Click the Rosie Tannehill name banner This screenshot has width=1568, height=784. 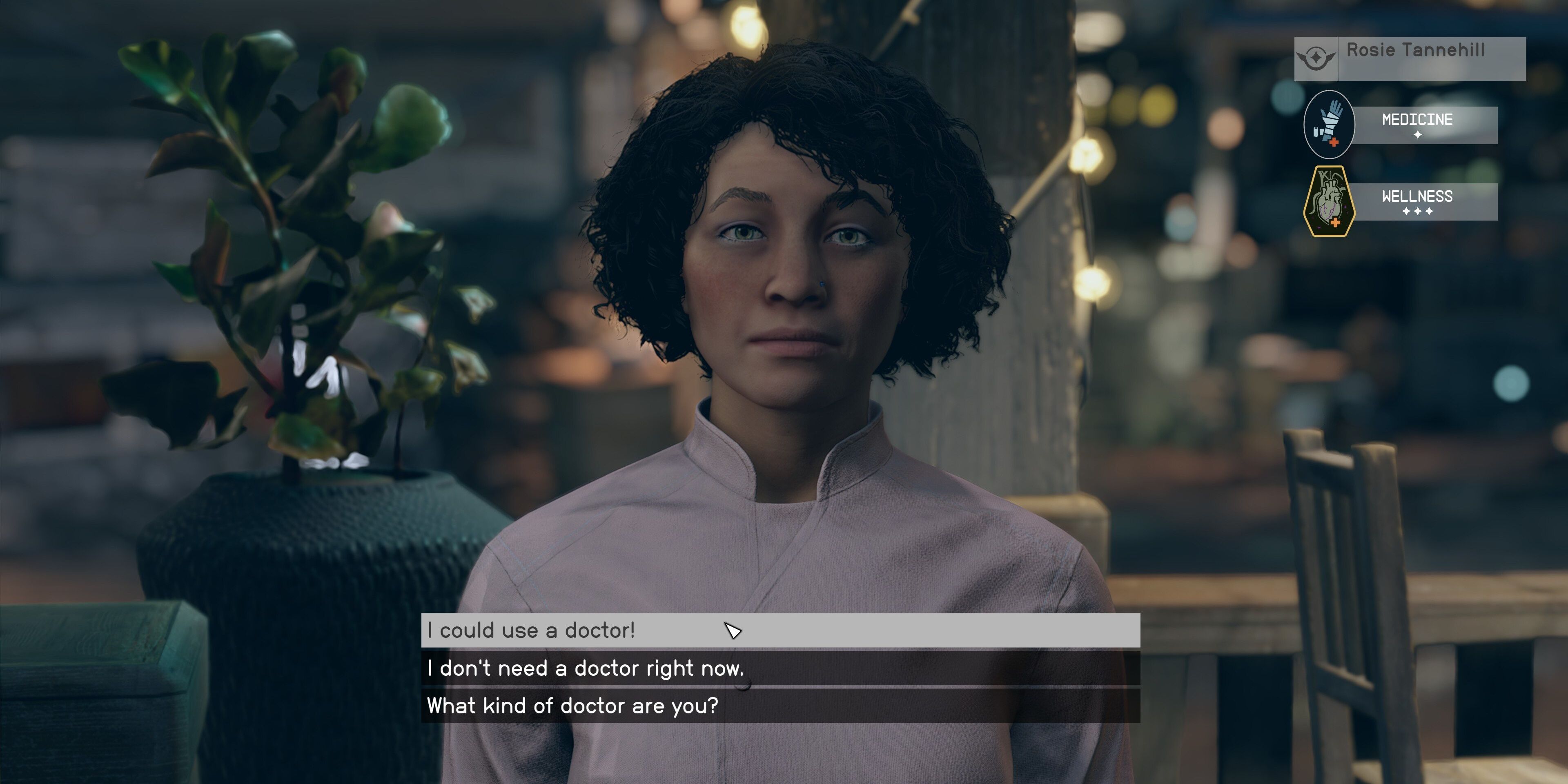[1414, 52]
